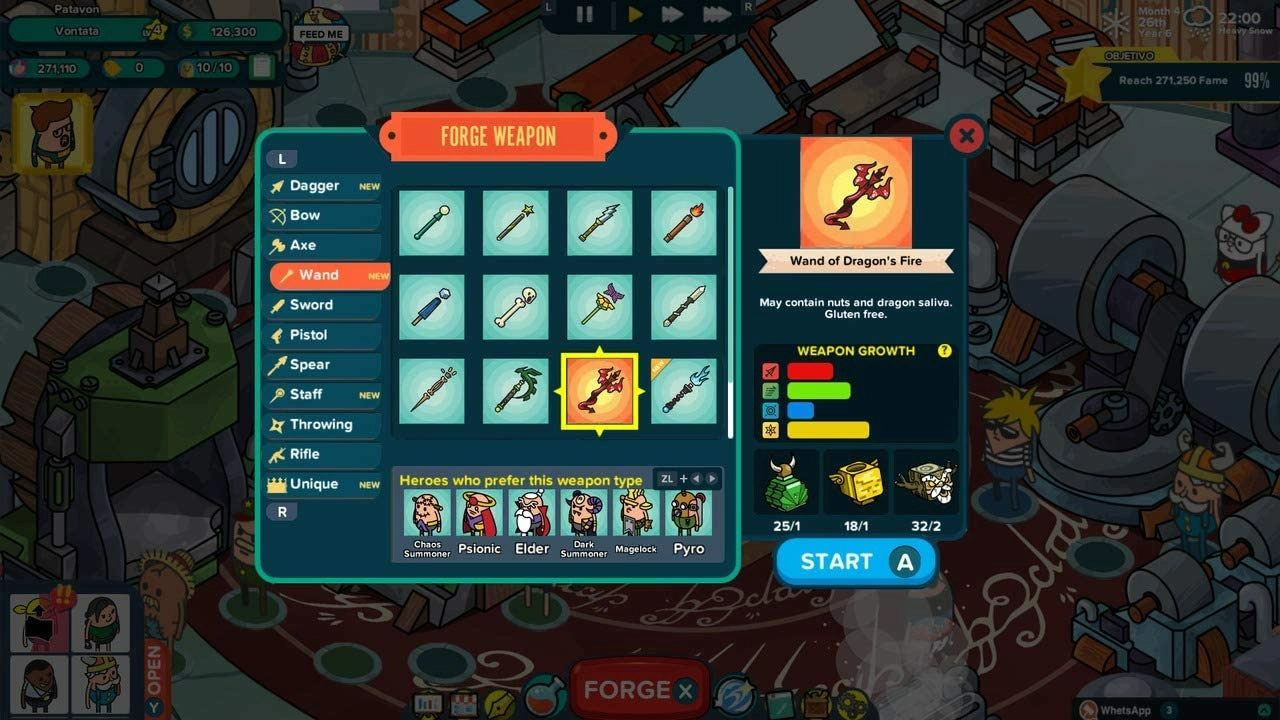Choose the blue trident wand marked new
The image size is (1280, 720).
coord(684,391)
